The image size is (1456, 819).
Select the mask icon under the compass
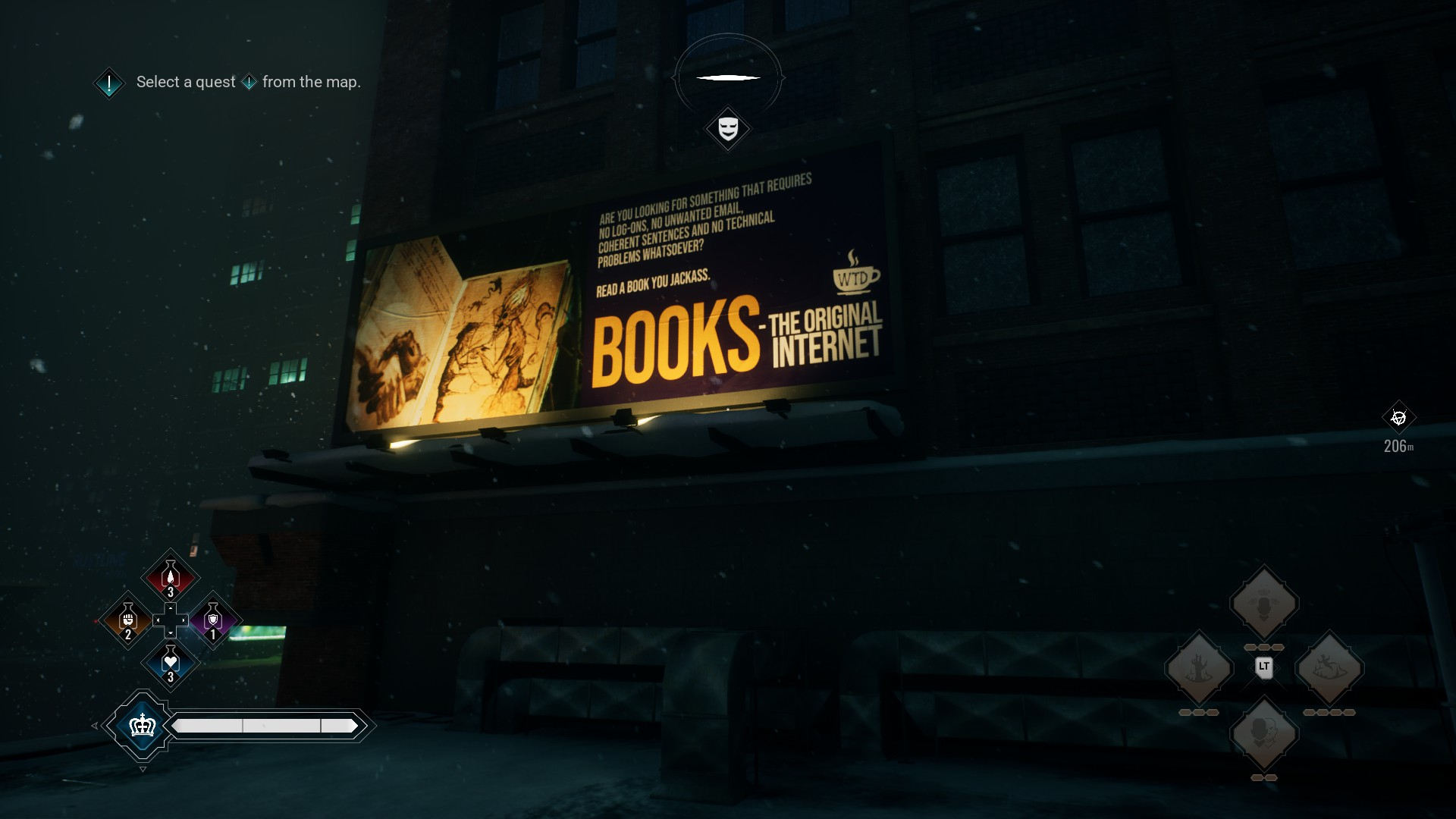click(x=728, y=128)
